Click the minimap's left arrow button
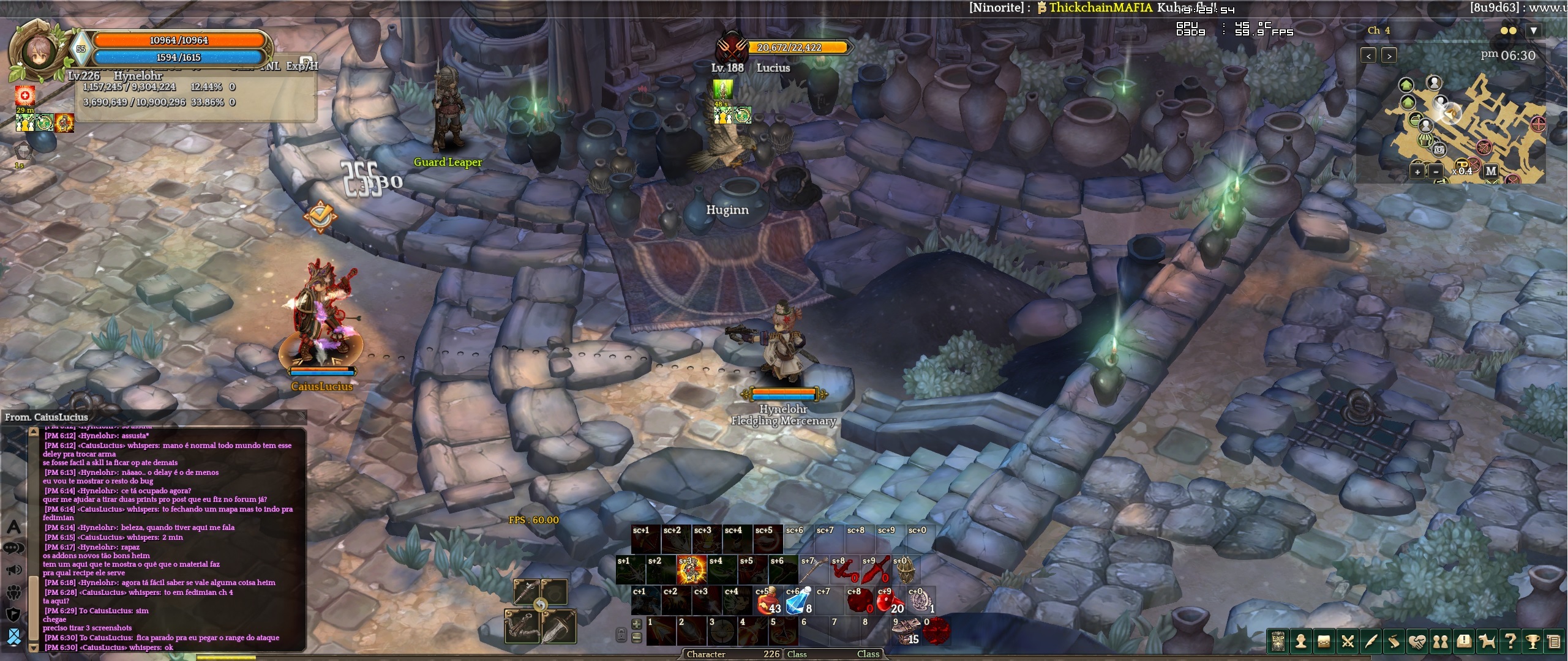This screenshot has width=1568, height=661. (1368, 56)
